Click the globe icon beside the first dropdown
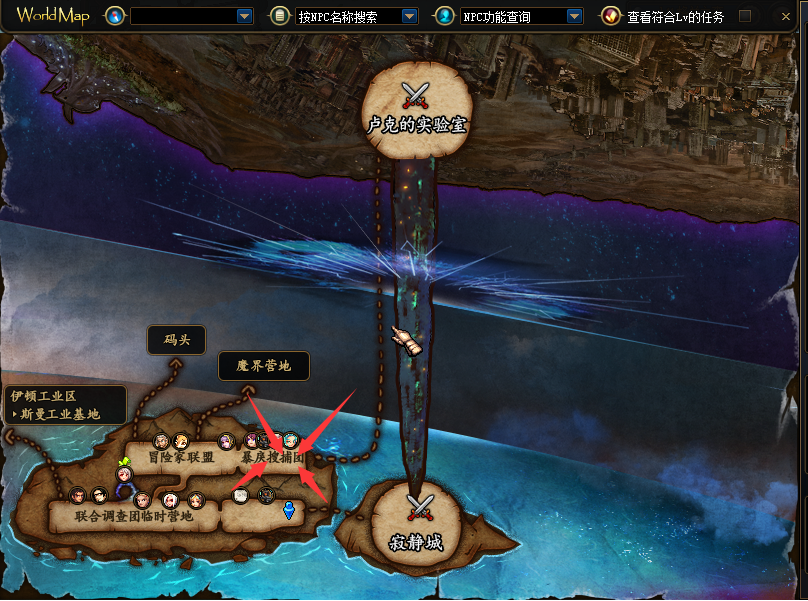Screen dimensions: 808x601 [115, 16]
